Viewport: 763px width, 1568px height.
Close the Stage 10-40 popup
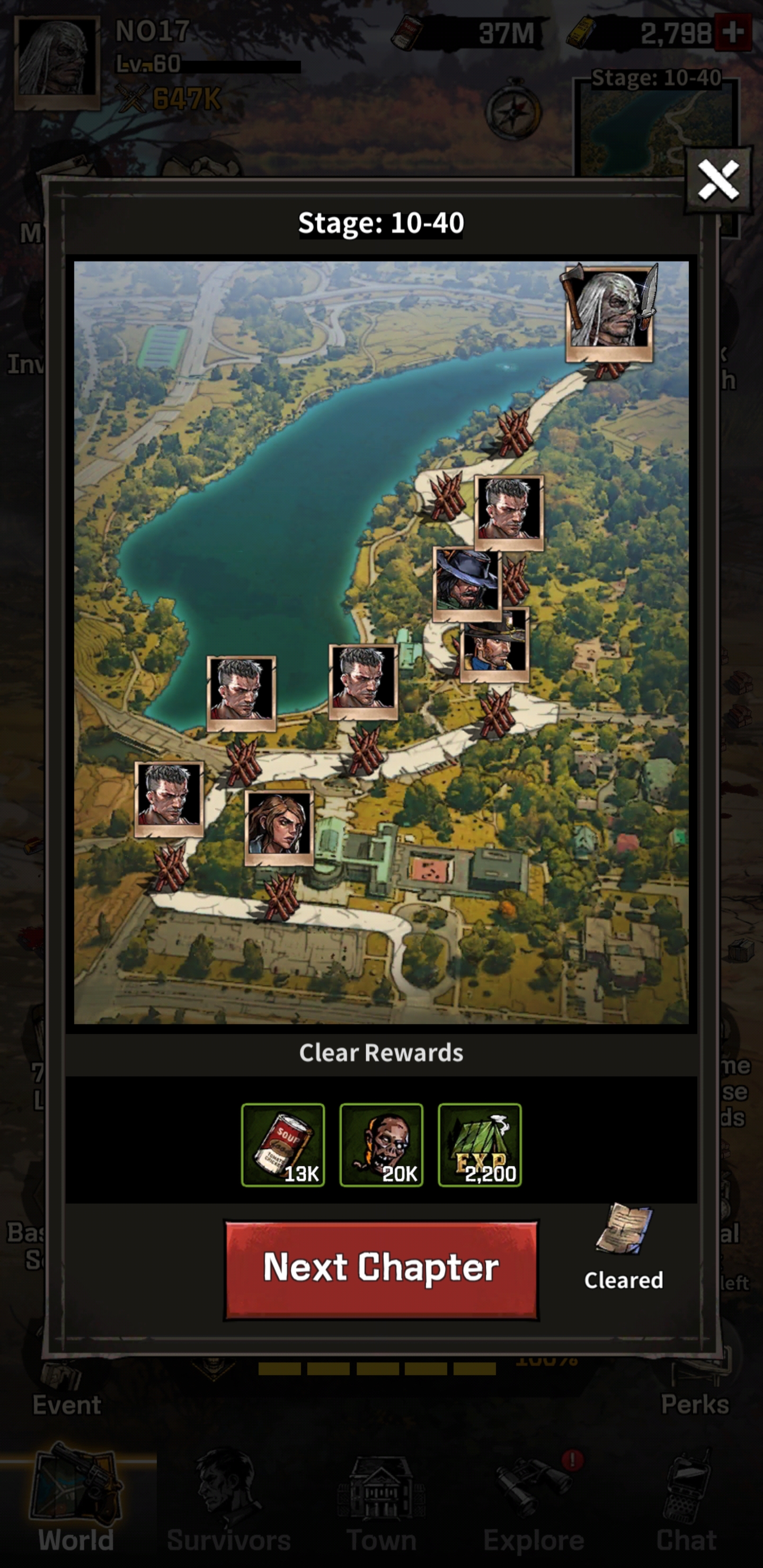[718, 180]
